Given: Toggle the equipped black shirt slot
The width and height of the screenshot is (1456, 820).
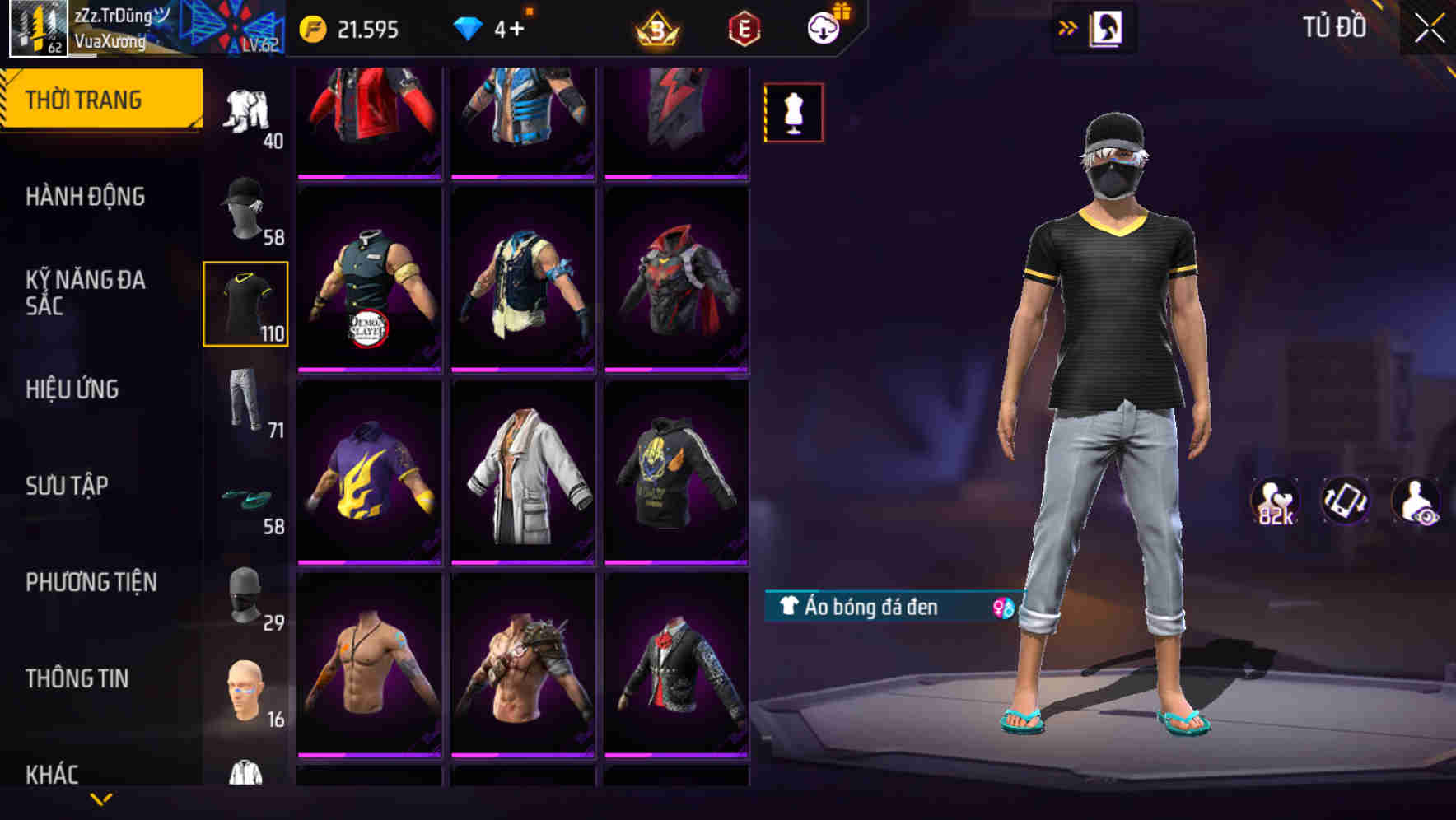Looking at the screenshot, I should pyautogui.click(x=245, y=303).
